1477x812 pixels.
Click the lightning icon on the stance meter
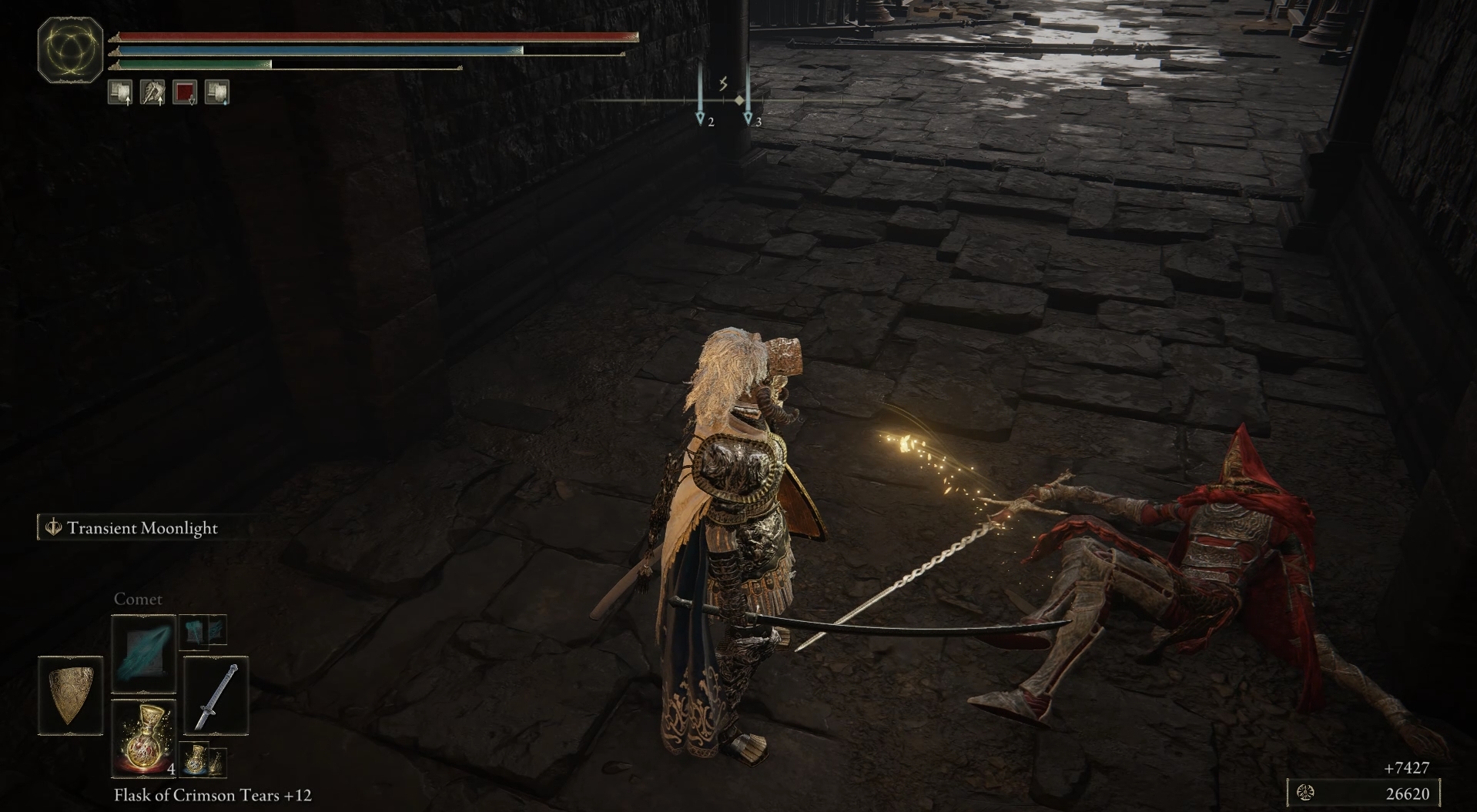click(722, 84)
